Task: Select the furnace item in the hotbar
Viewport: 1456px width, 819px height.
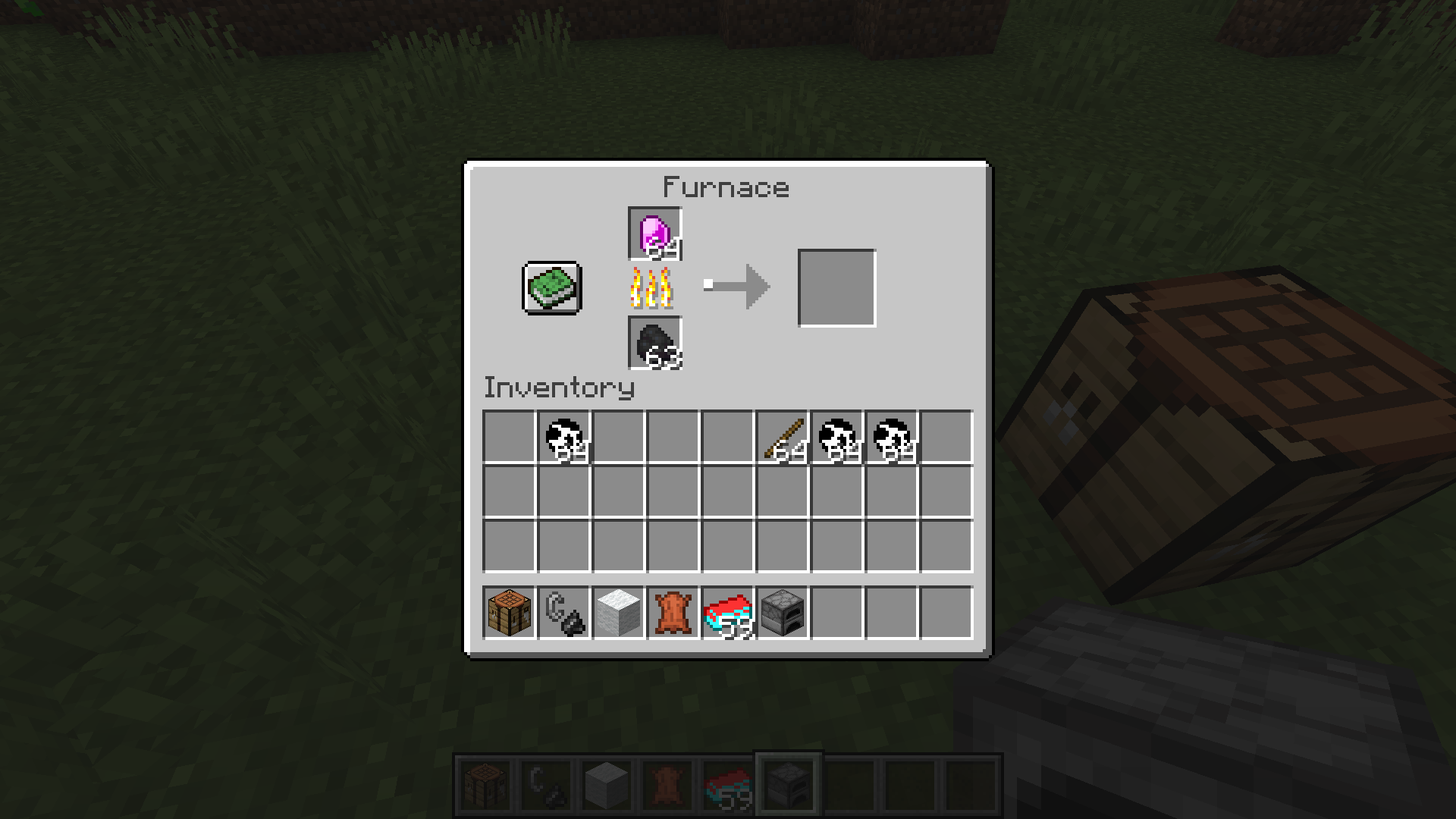Action: 783,613
